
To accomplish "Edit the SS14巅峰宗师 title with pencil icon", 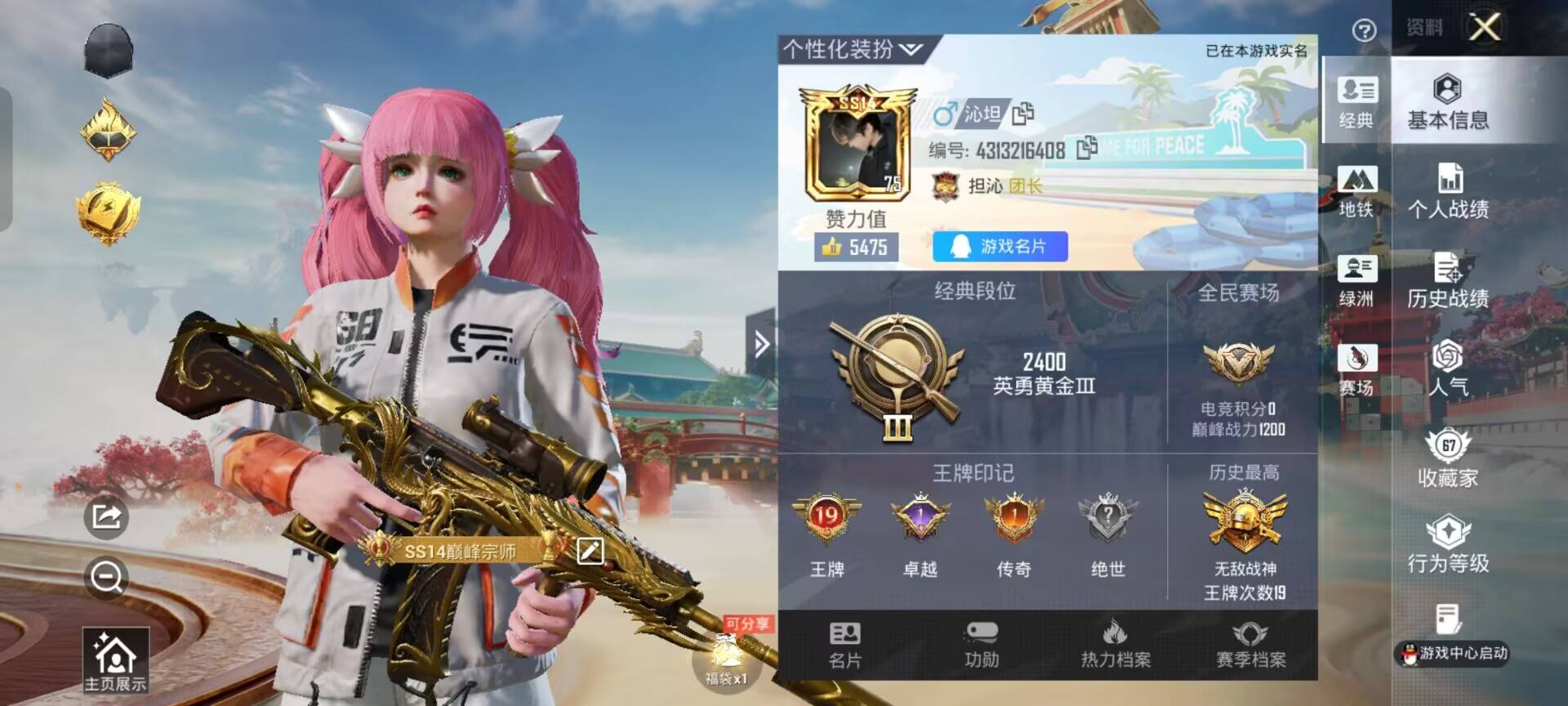I will pyautogui.click(x=589, y=552).
